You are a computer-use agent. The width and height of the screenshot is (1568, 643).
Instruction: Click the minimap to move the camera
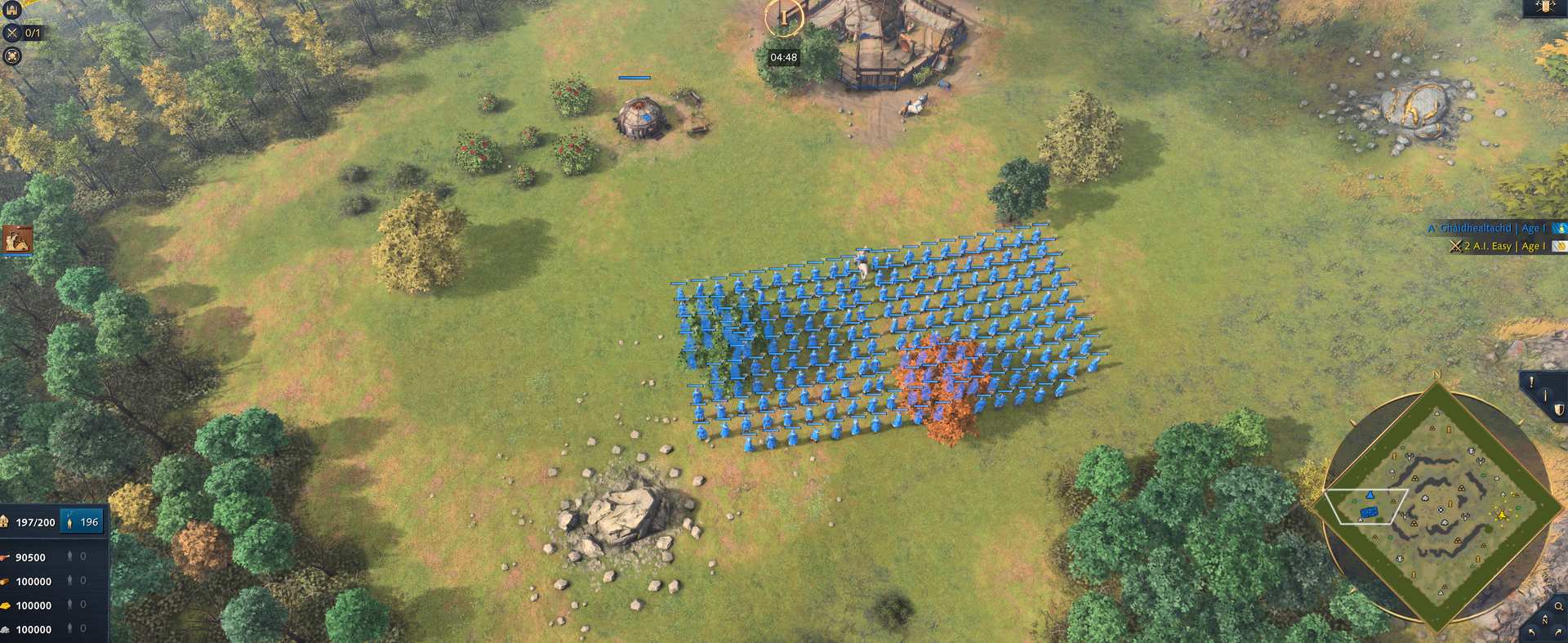pyautogui.click(x=1437, y=508)
